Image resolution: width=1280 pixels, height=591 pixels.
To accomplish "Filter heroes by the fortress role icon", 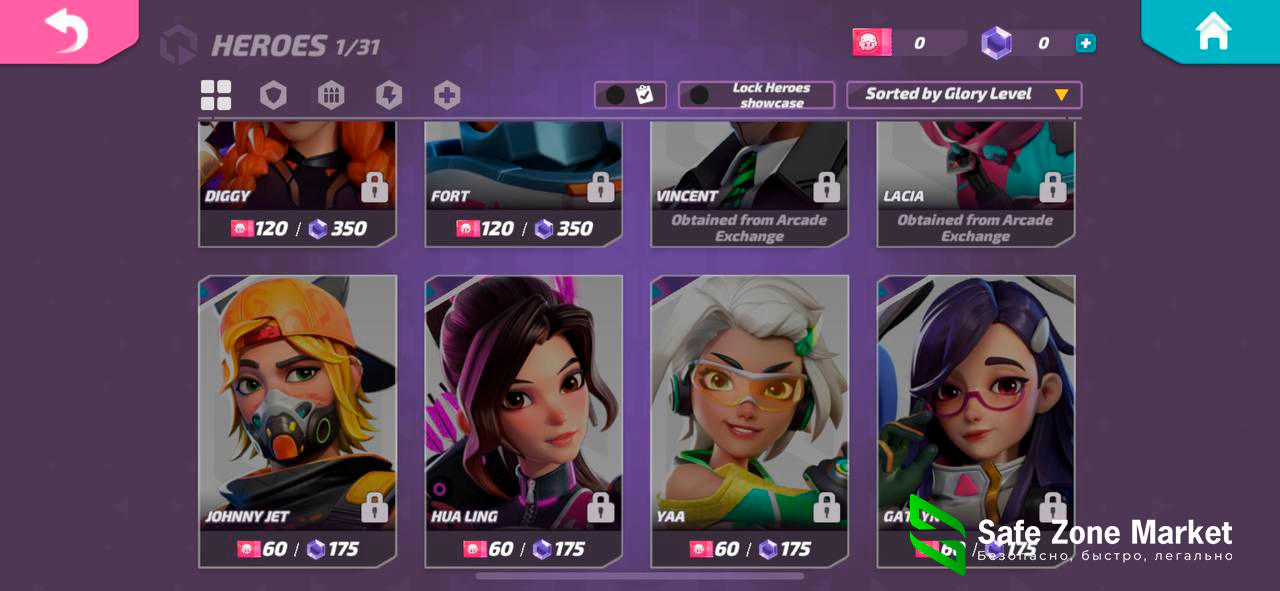I will coord(331,96).
